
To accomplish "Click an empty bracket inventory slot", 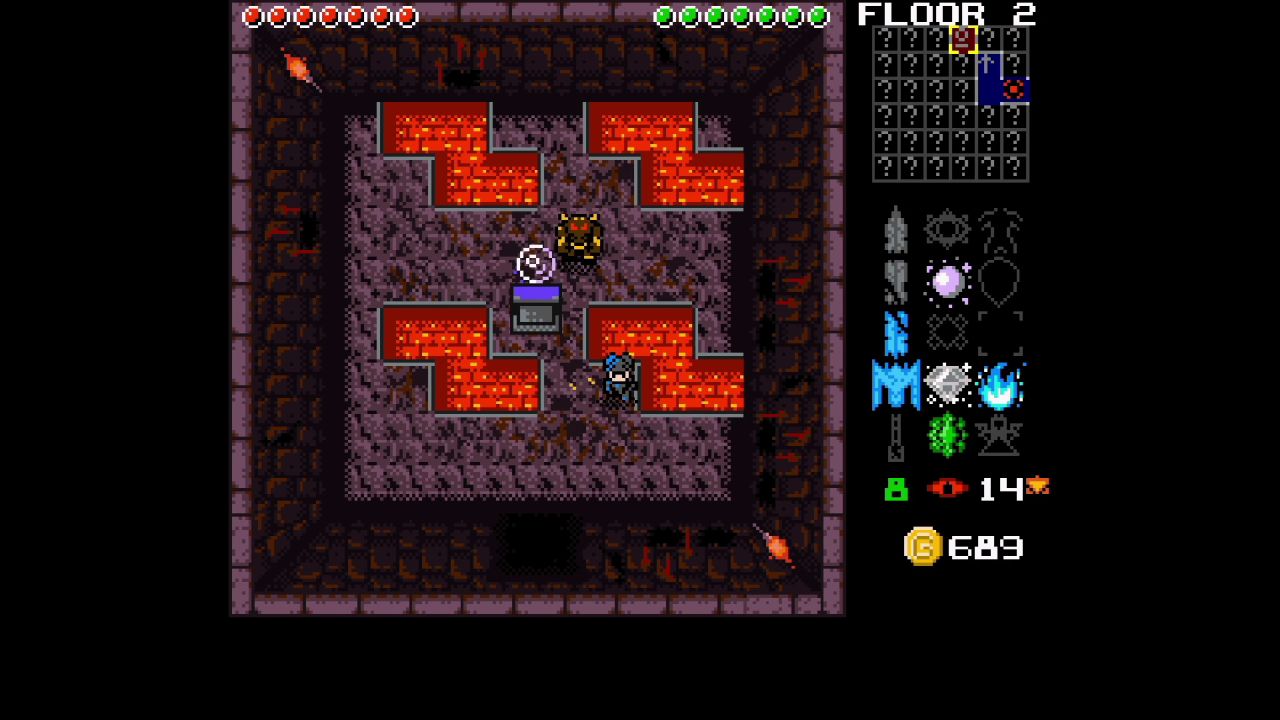I will 1001,332.
